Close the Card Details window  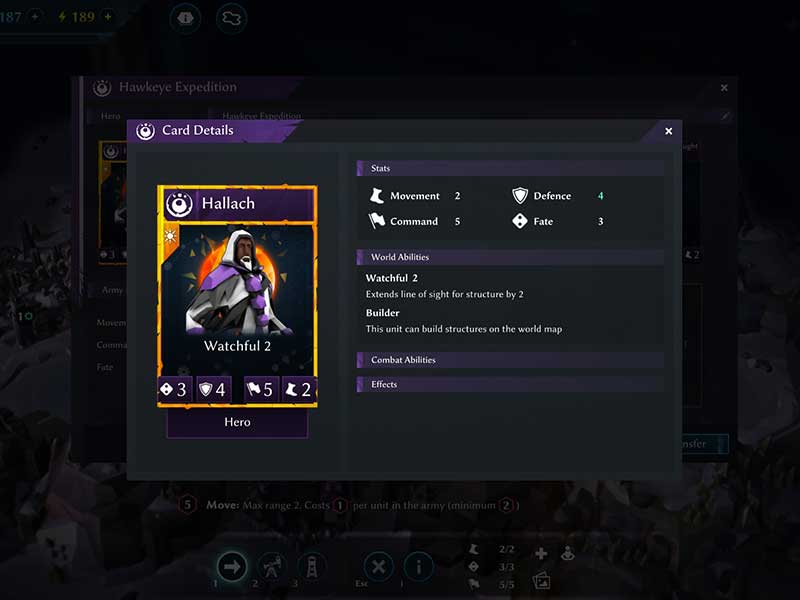click(x=669, y=131)
